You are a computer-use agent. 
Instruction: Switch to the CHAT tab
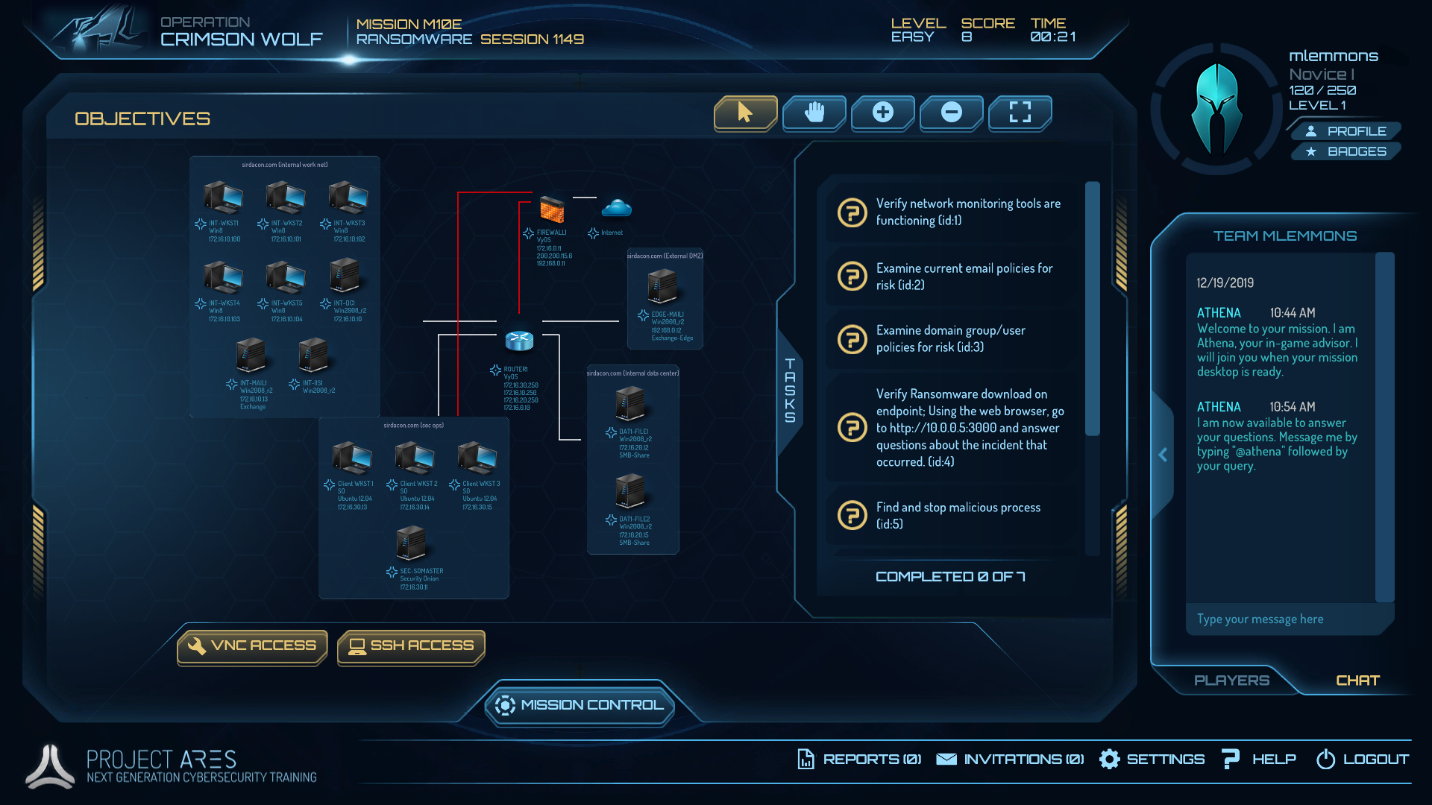1358,680
